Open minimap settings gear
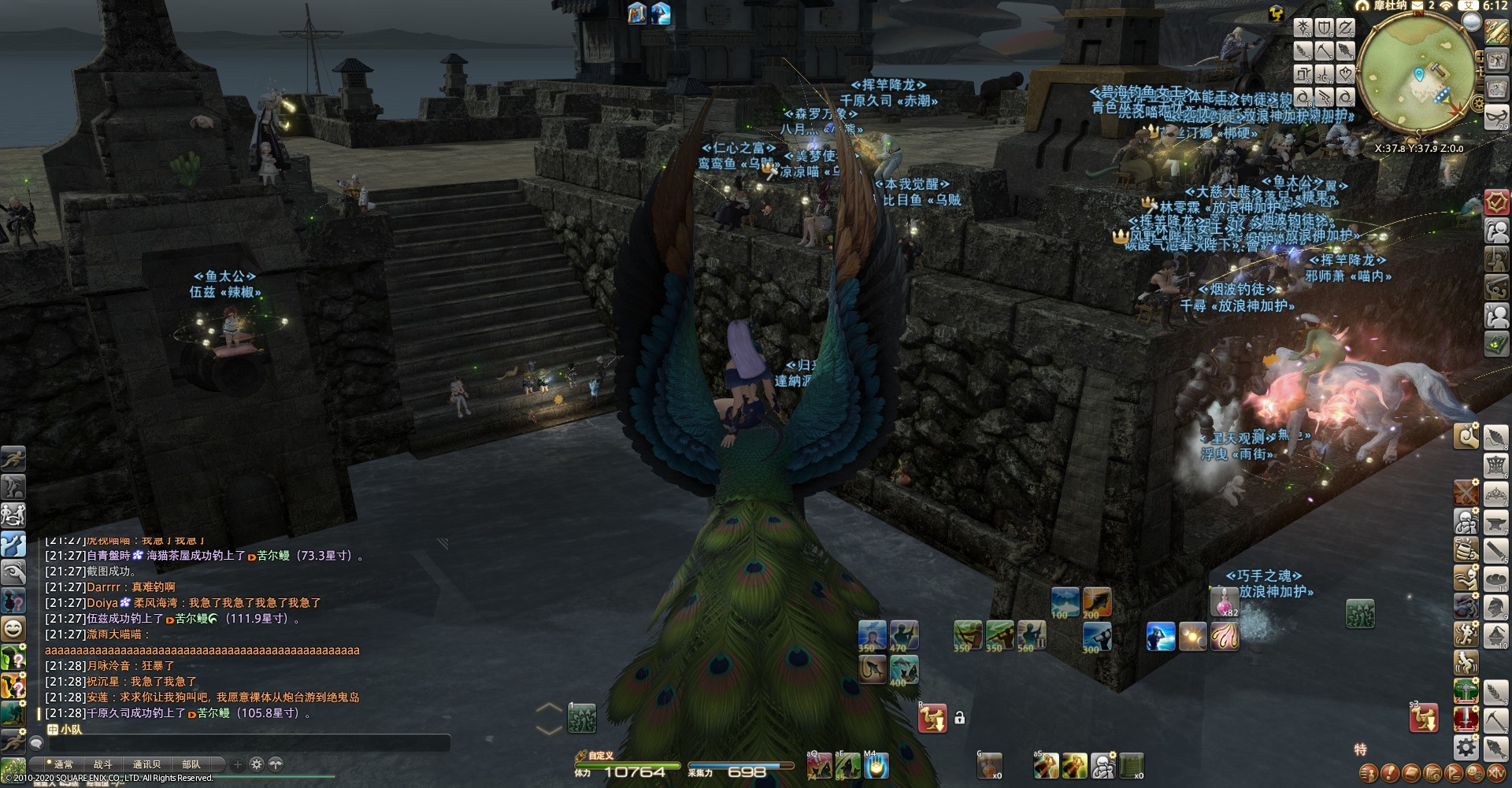Viewport: 1512px width, 788px height. (x=1478, y=104)
